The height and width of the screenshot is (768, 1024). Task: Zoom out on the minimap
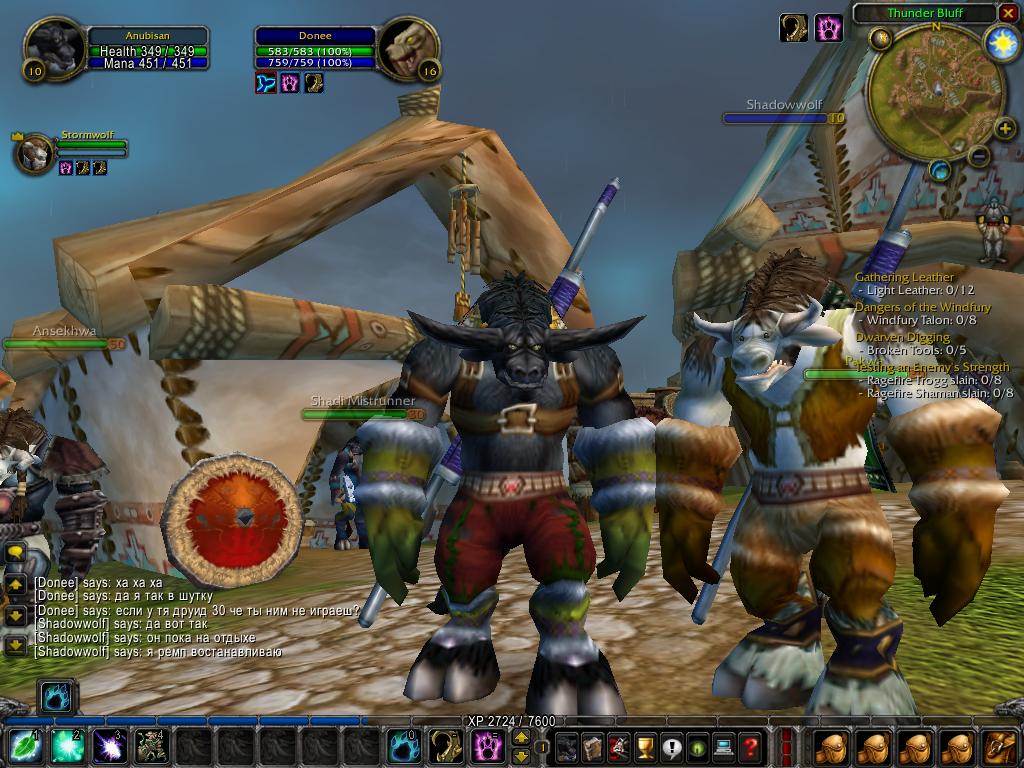(978, 155)
